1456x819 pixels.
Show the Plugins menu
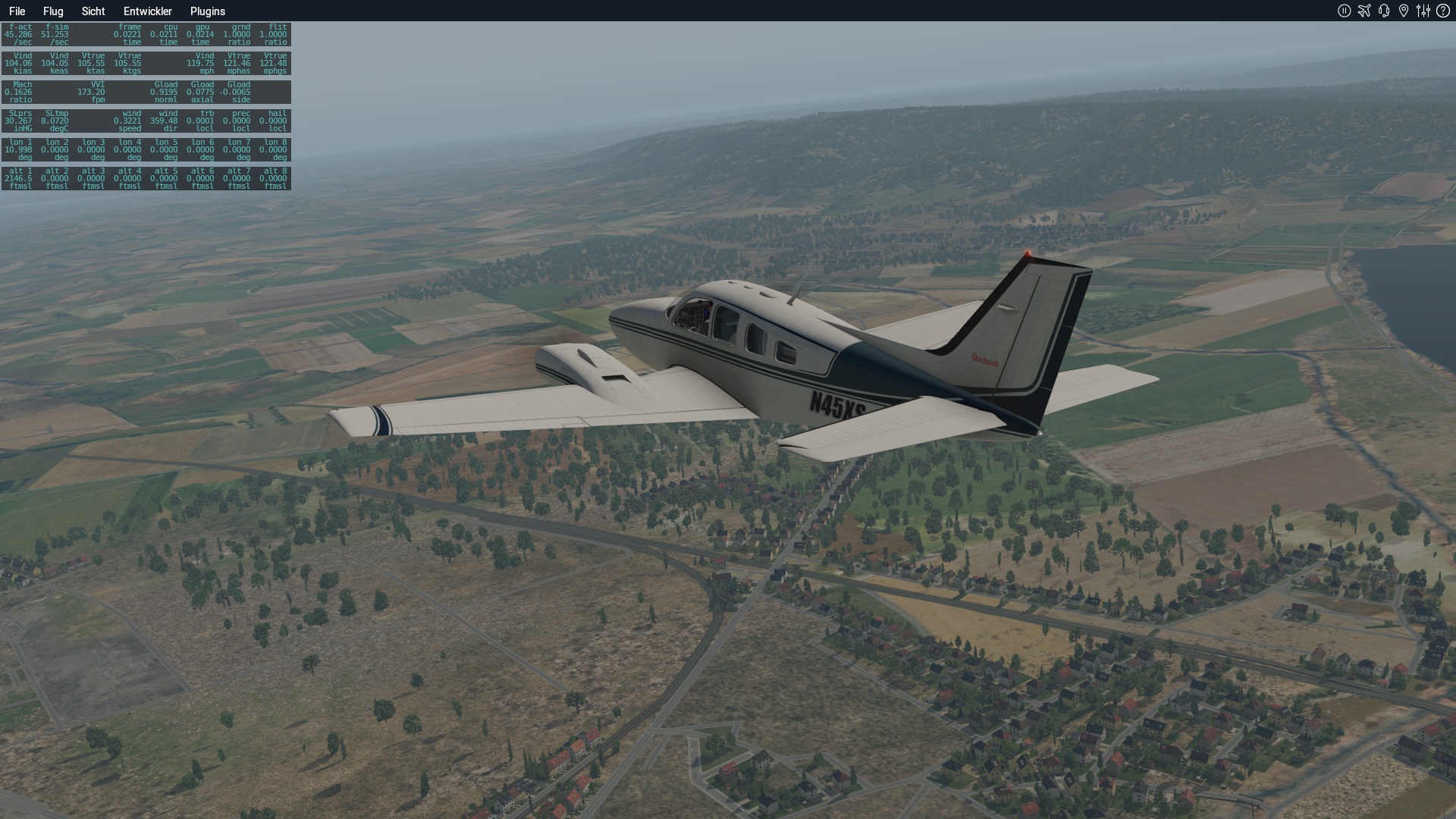pos(208,11)
